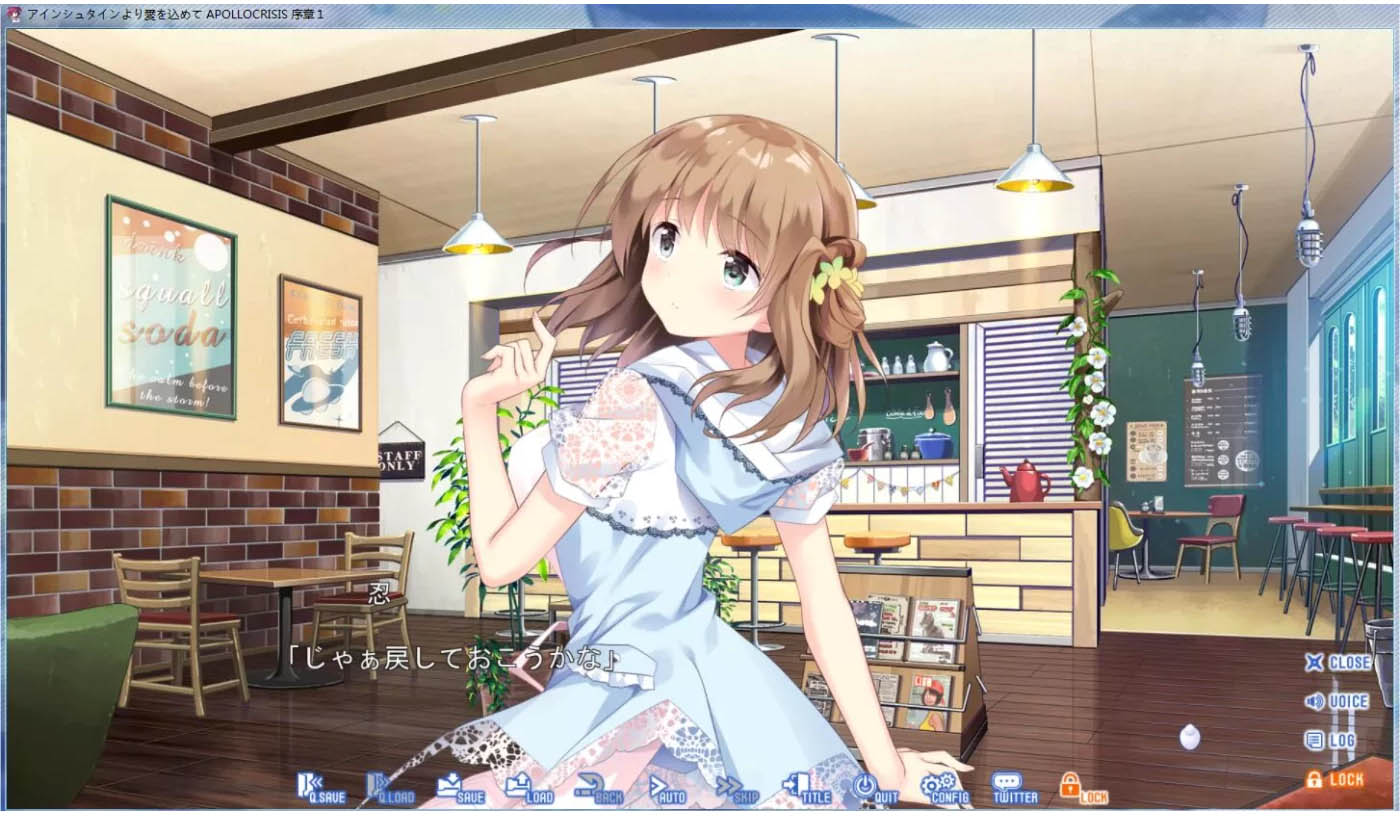
Task: Open the SAVE menu
Action: click(460, 788)
